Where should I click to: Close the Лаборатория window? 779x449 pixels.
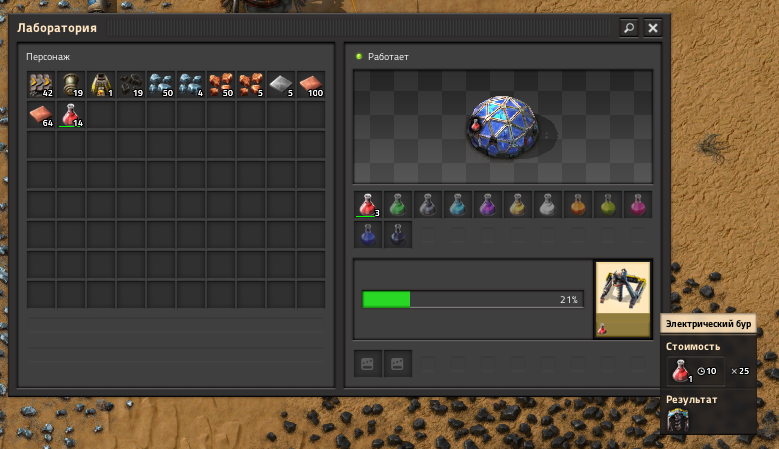653,28
